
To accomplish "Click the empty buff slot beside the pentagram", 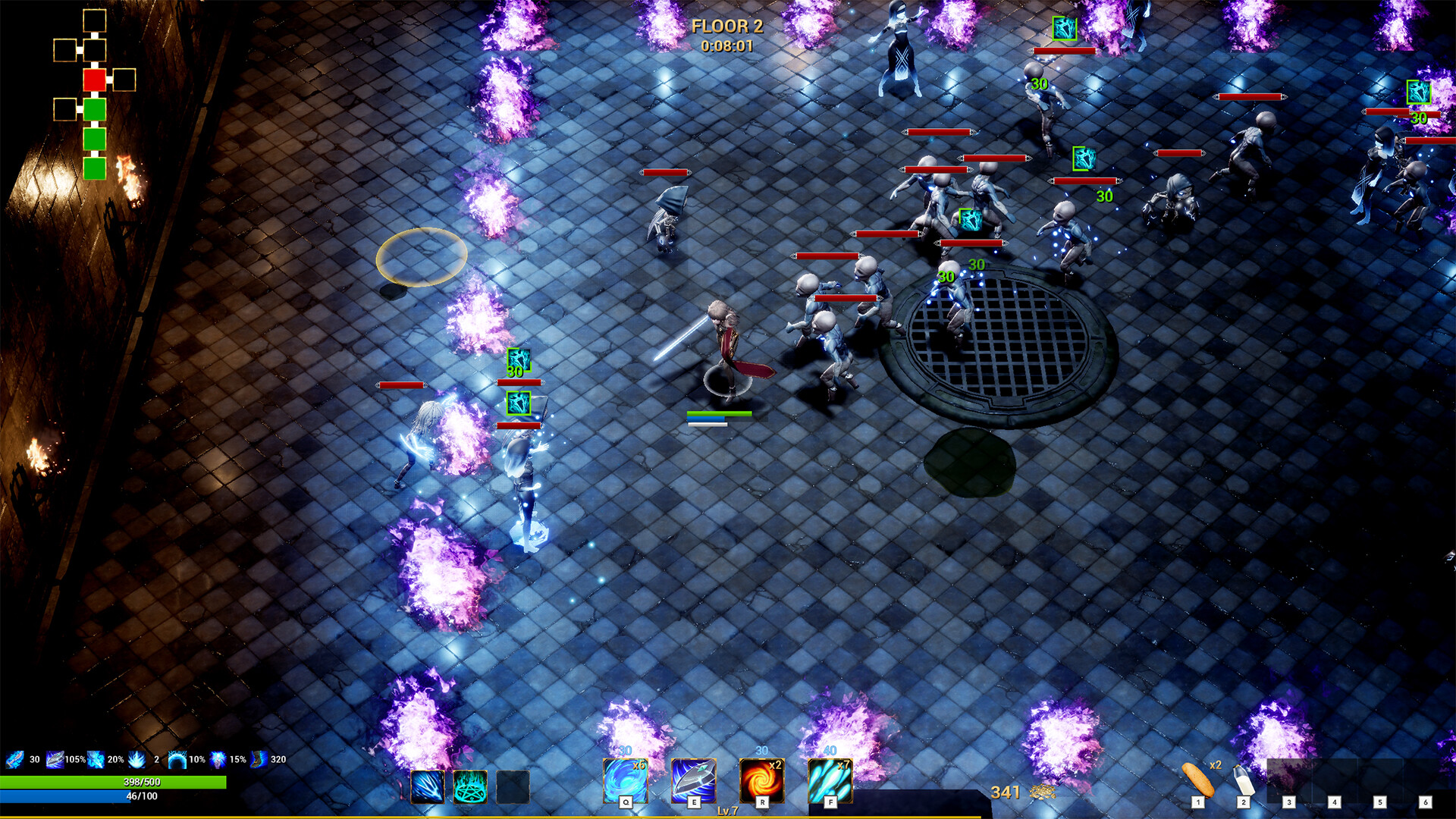I will coord(511,787).
